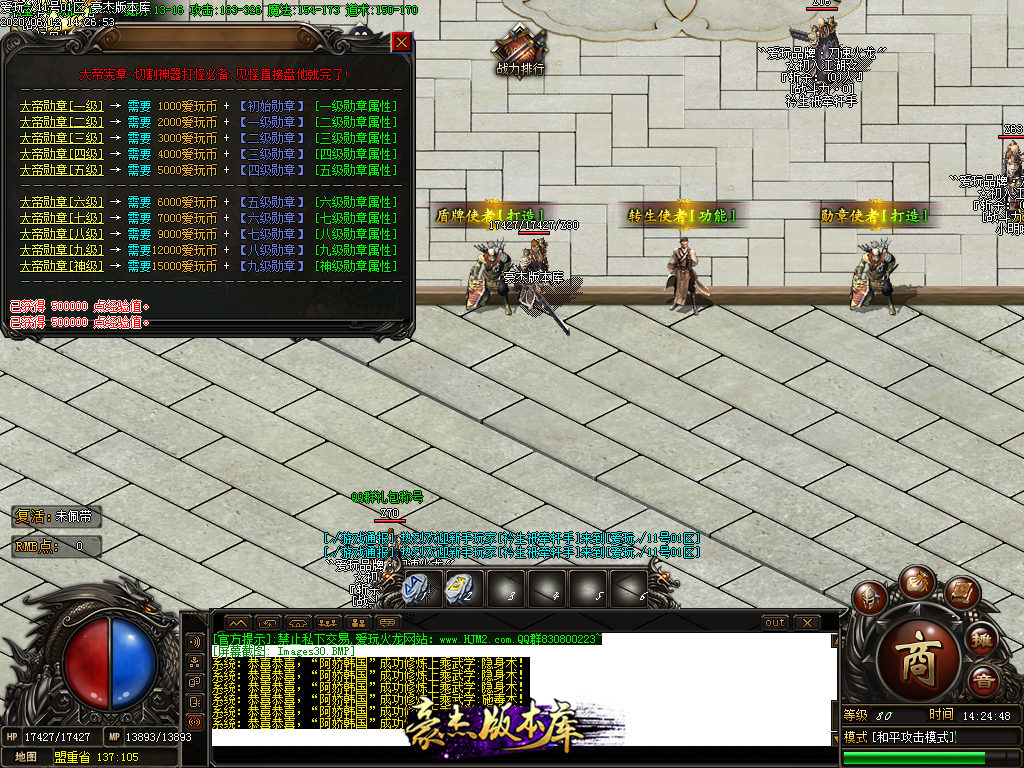
Task: Click the chat panel 'out' button
Action: (x=775, y=623)
